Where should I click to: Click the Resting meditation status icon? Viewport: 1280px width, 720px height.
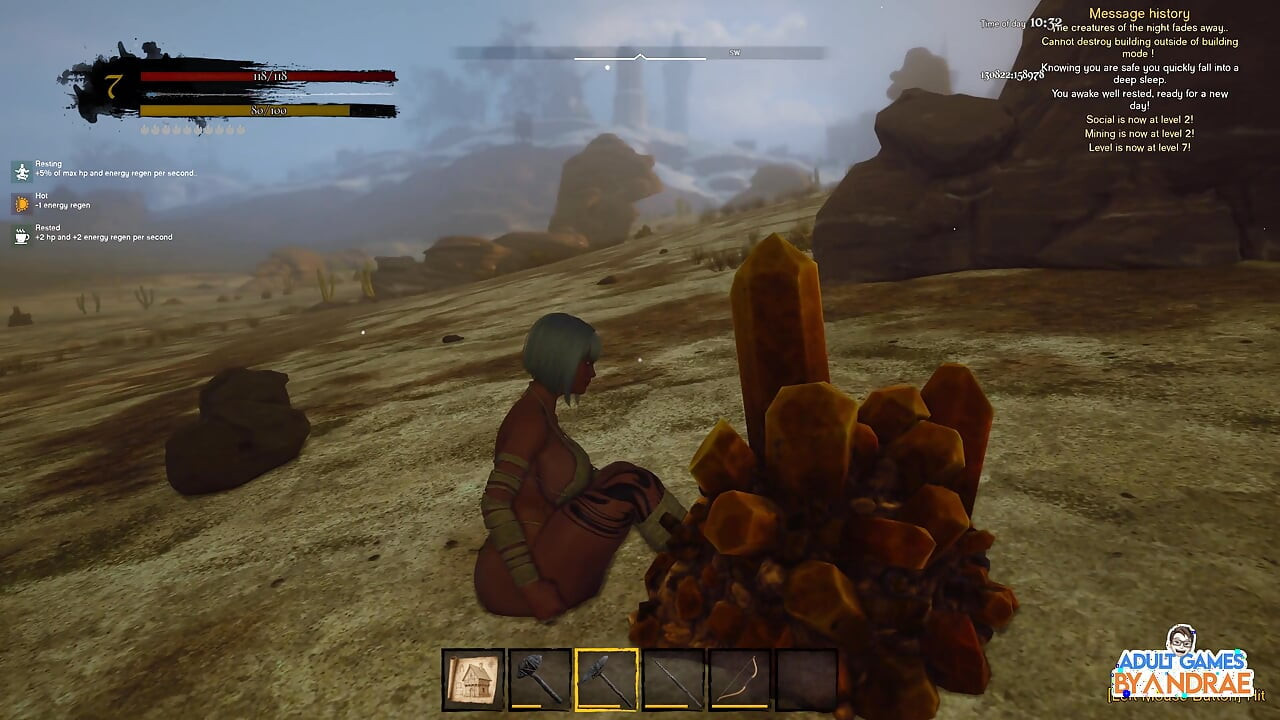point(22,171)
